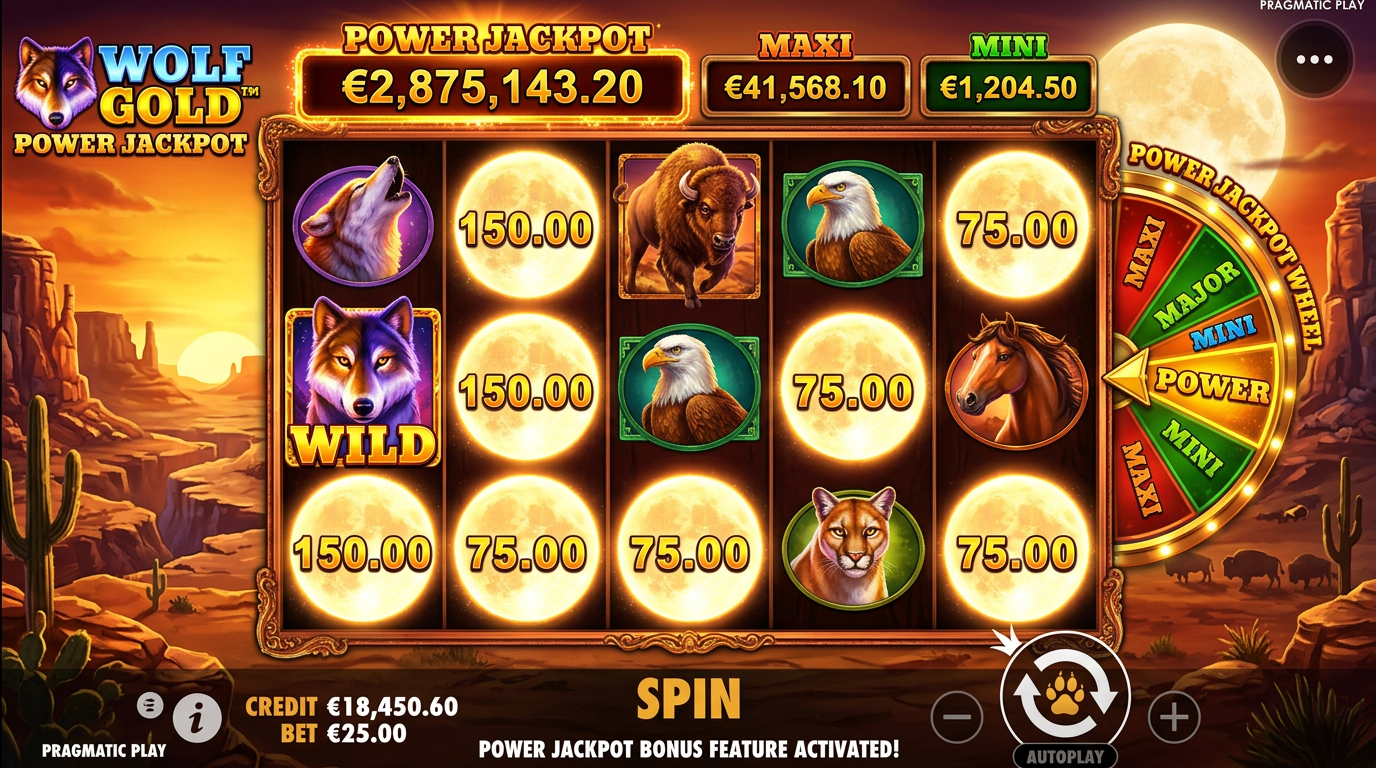Click the cougar symbol on reel four
Image resolution: width=1376 pixels, height=768 pixels.
850,547
